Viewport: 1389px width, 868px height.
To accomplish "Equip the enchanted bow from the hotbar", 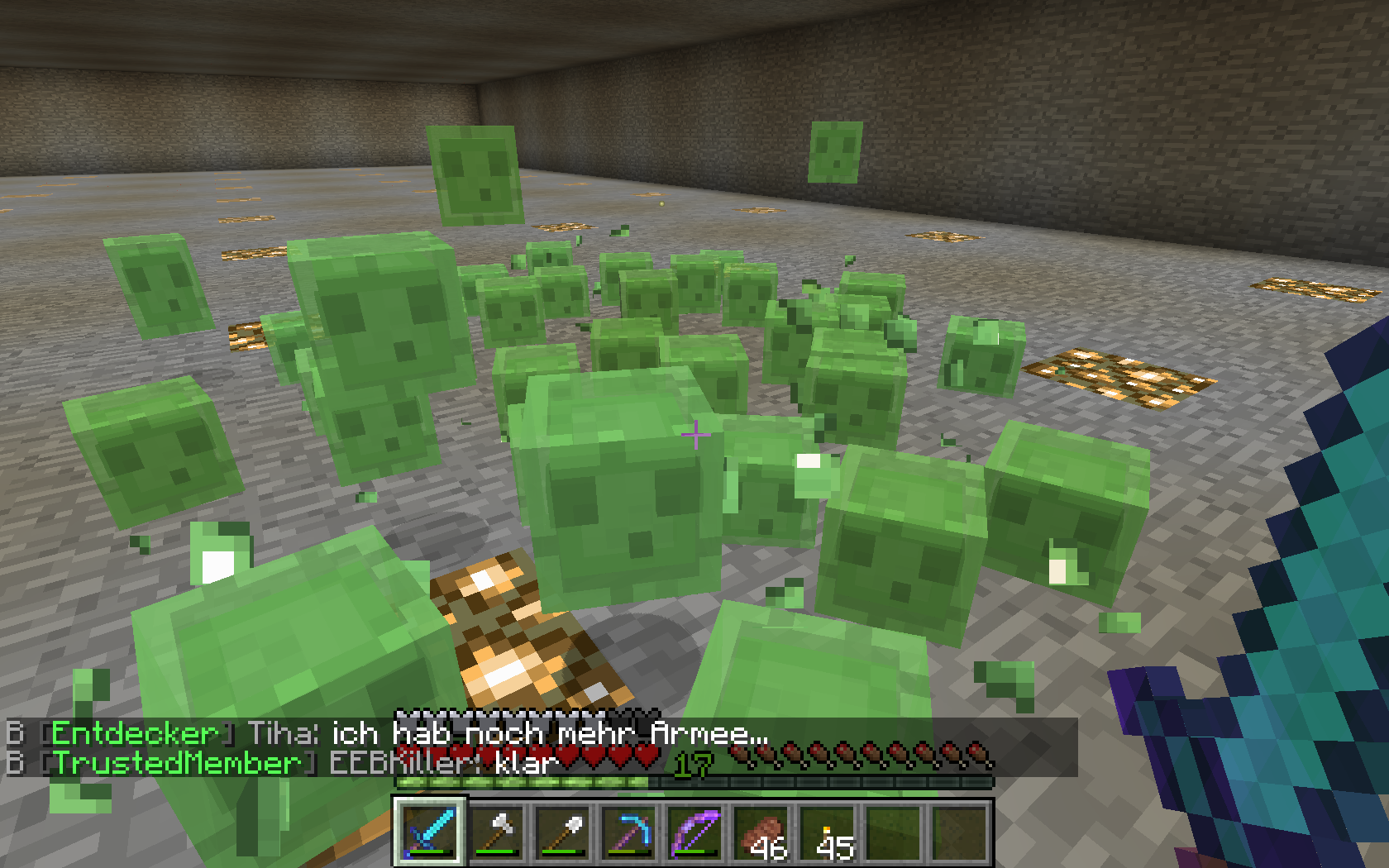I will click(x=694, y=832).
